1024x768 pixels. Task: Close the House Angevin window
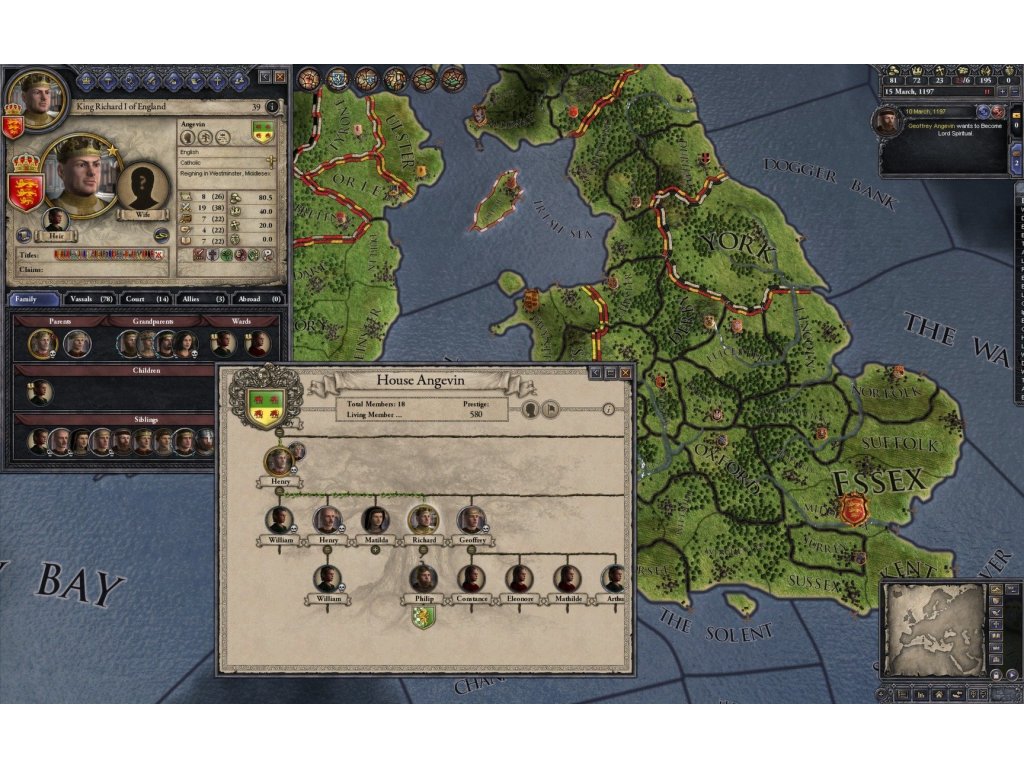tap(626, 373)
